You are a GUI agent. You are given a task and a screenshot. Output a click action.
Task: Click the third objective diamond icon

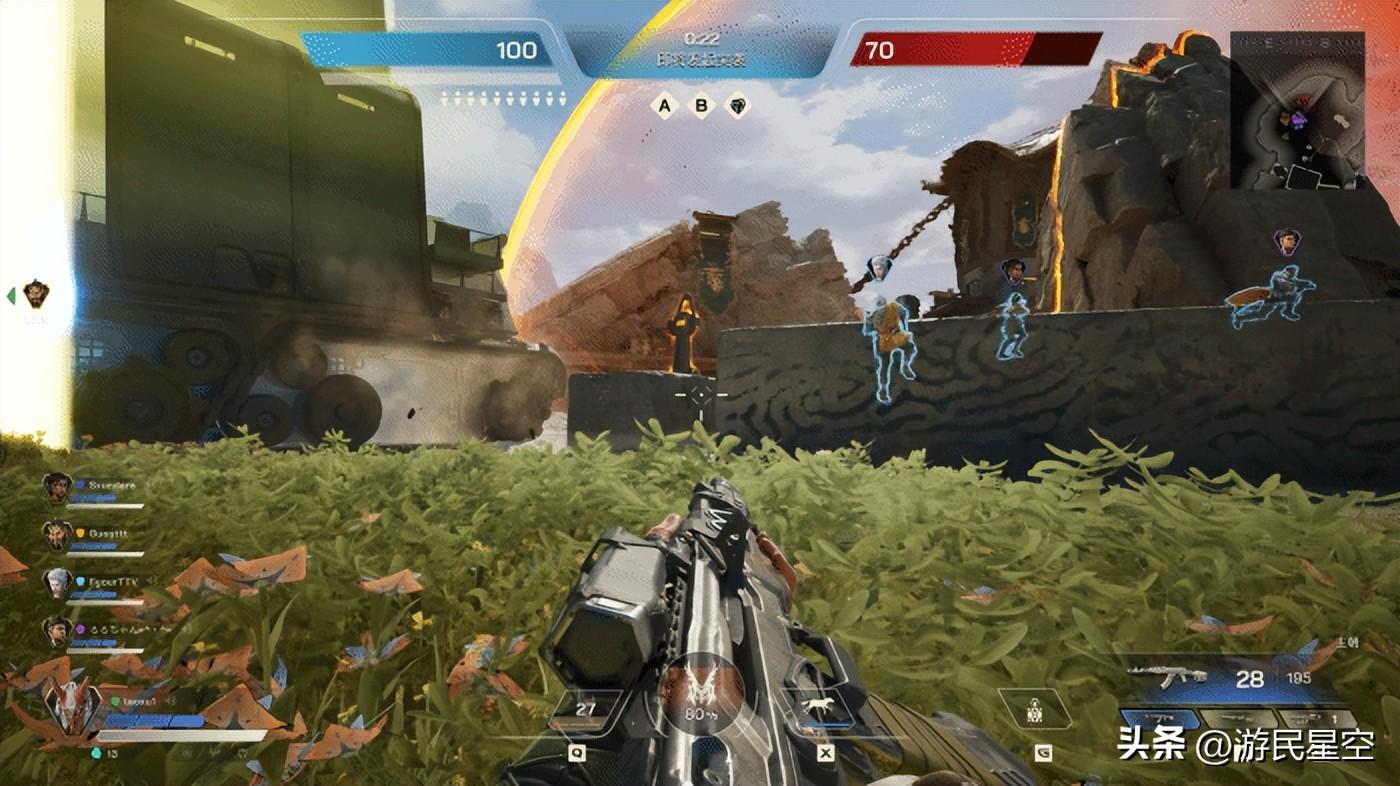point(738,105)
